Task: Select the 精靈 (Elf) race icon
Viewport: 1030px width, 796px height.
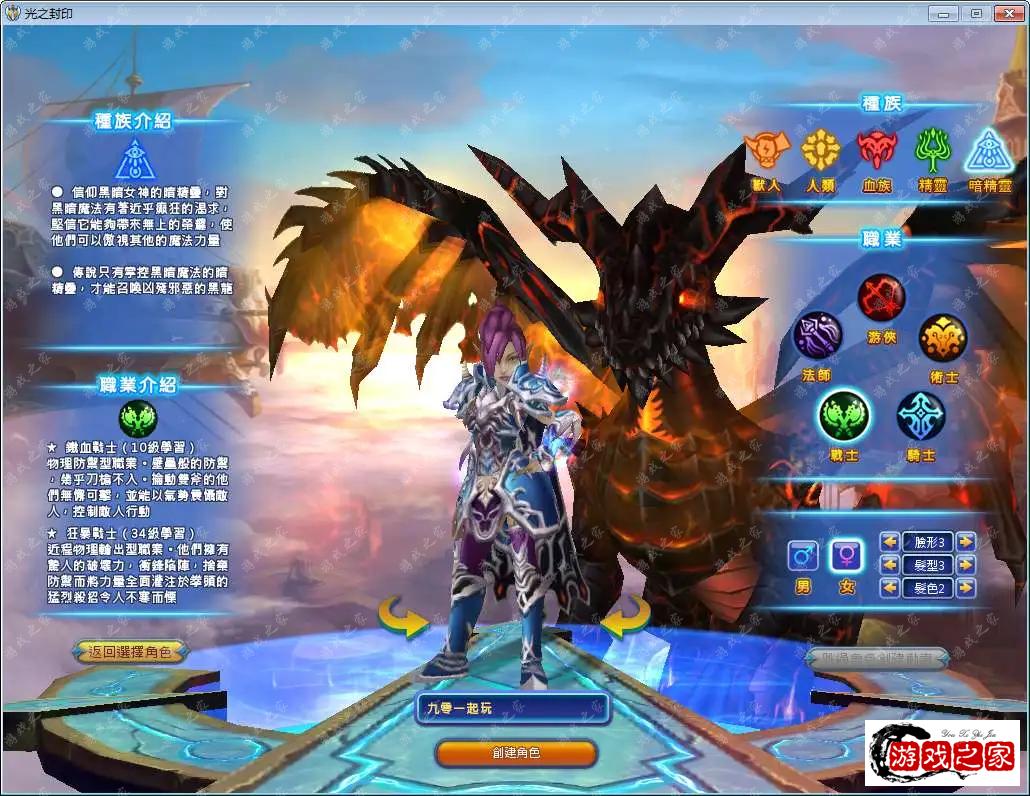Action: tap(933, 150)
